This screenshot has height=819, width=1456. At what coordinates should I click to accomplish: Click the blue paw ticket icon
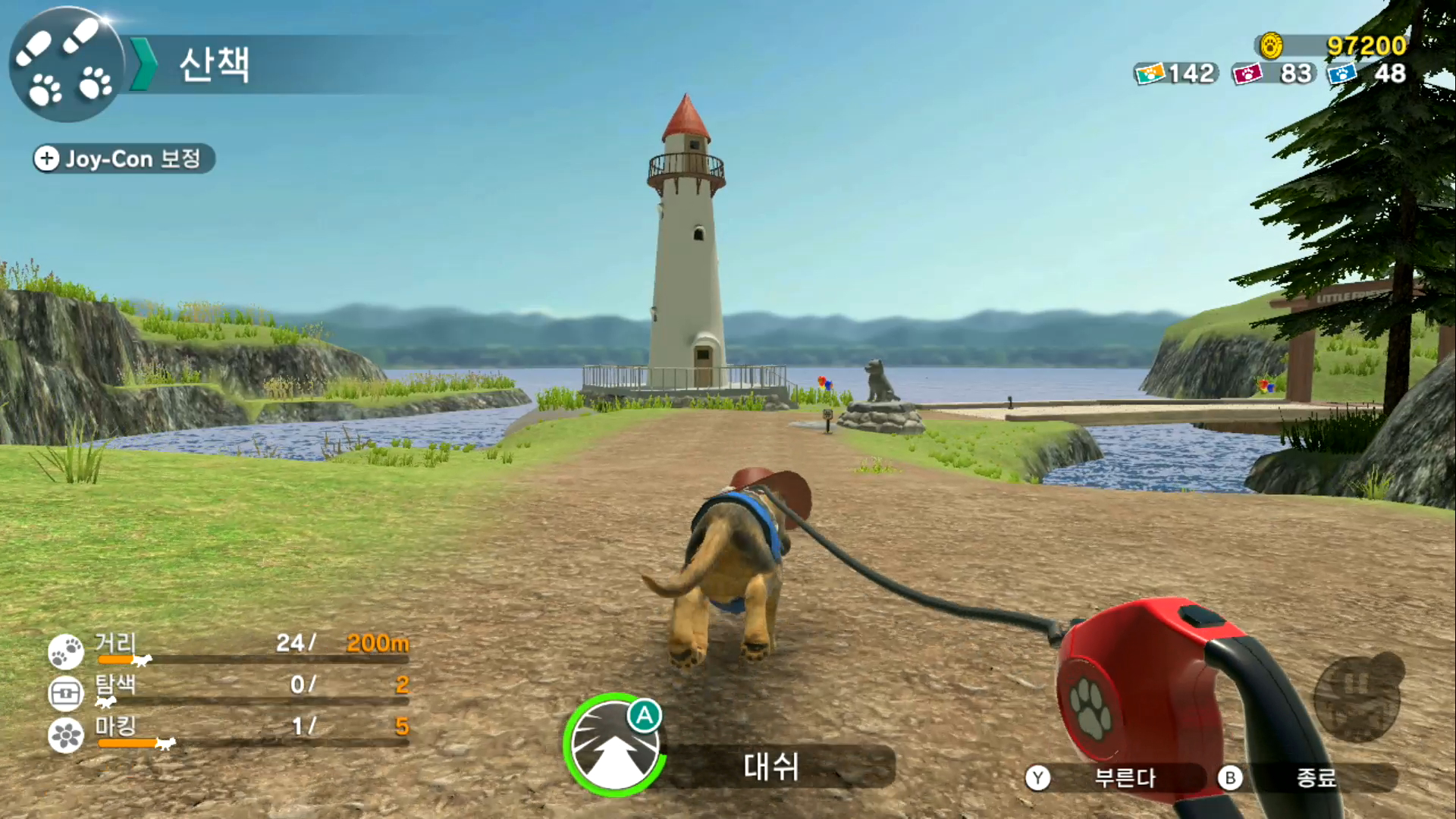(x=1341, y=74)
